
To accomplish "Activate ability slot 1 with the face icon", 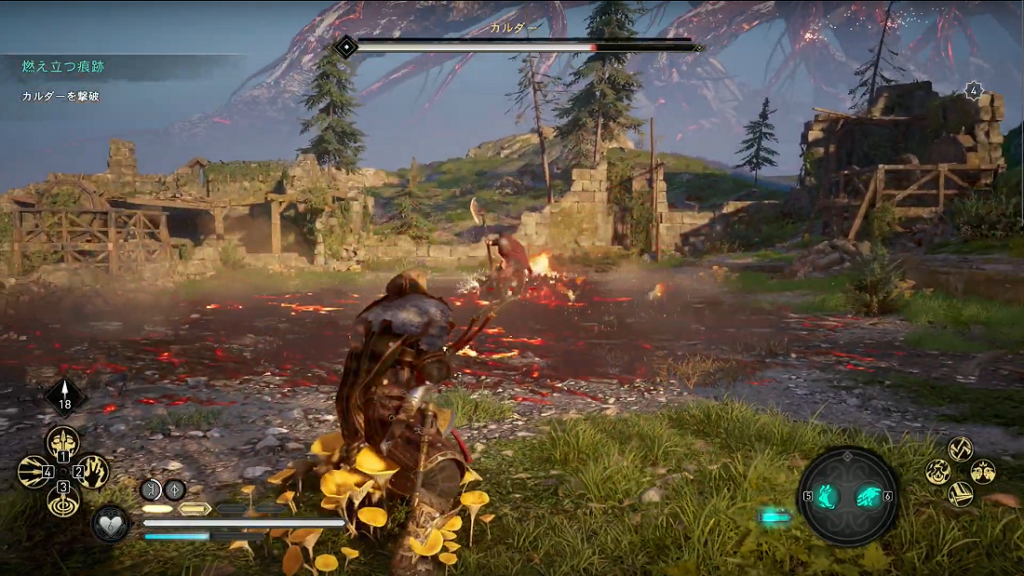I will pyautogui.click(x=63, y=441).
